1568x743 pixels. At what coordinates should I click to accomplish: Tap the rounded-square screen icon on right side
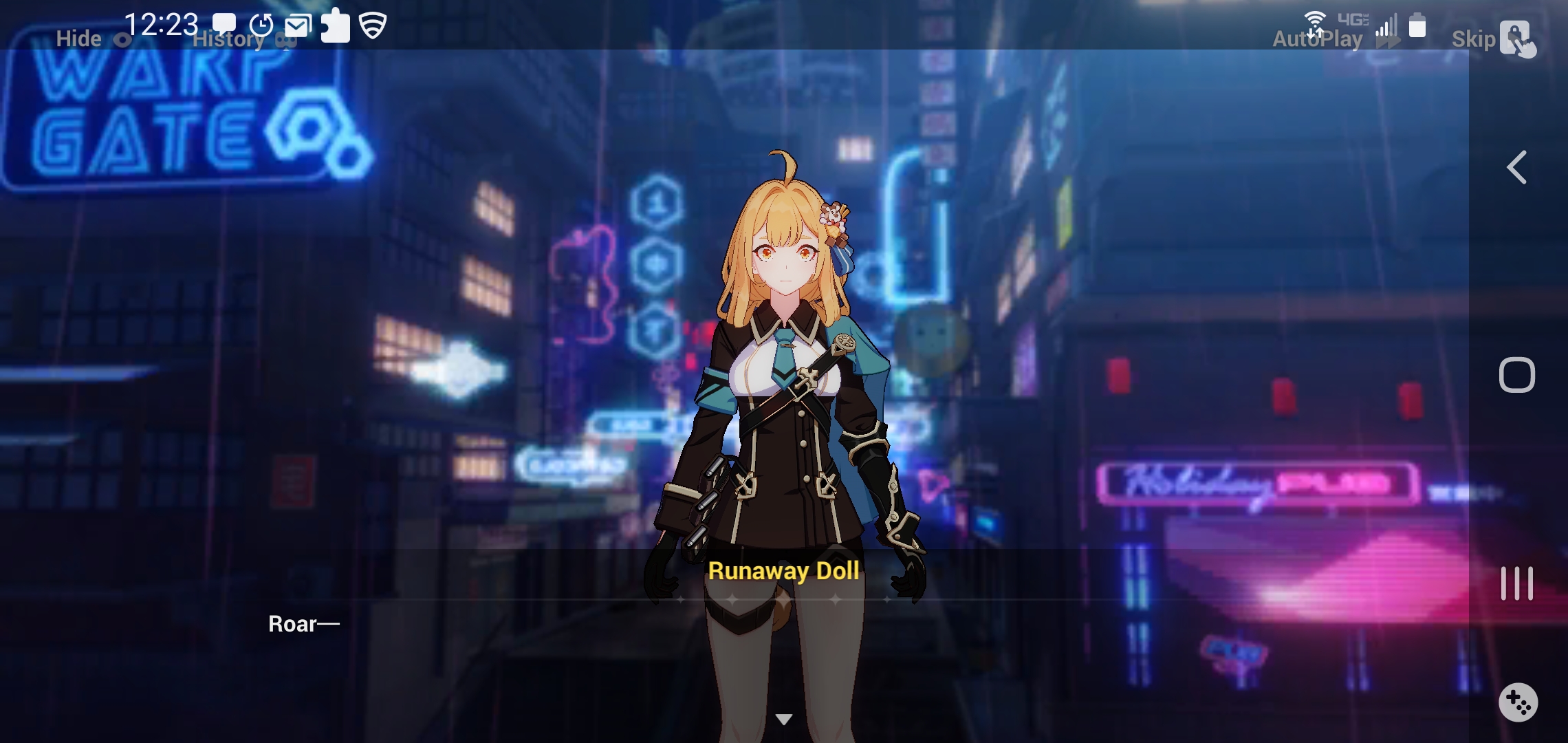click(1516, 375)
